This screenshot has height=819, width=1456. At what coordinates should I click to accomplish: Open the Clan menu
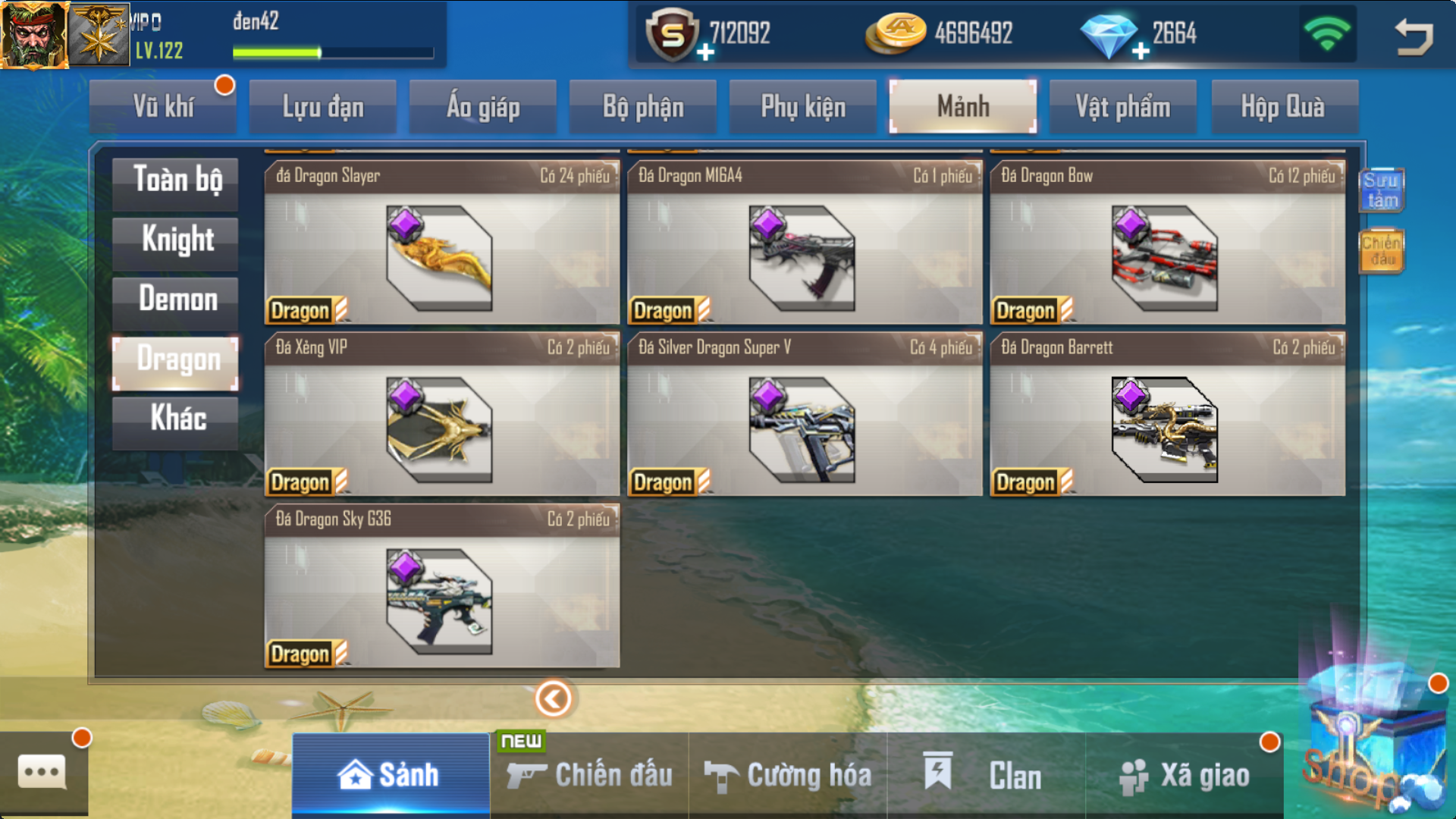[986, 775]
